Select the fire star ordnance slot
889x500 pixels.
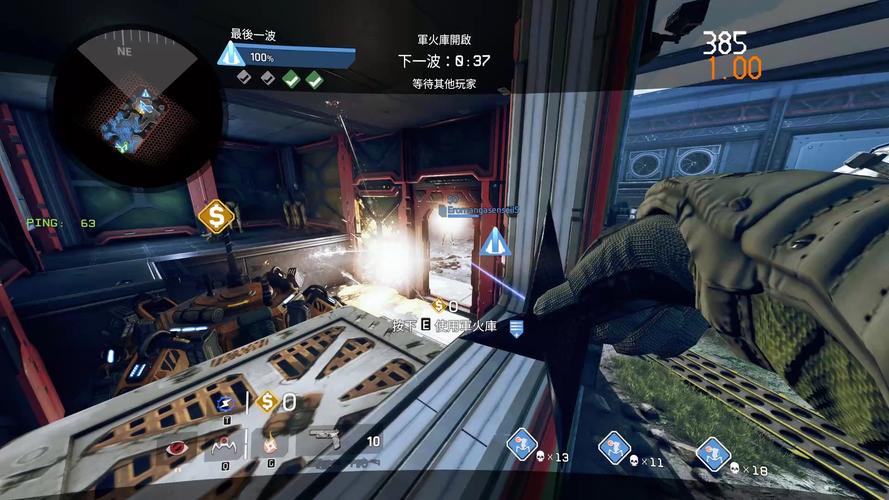(x=269, y=445)
